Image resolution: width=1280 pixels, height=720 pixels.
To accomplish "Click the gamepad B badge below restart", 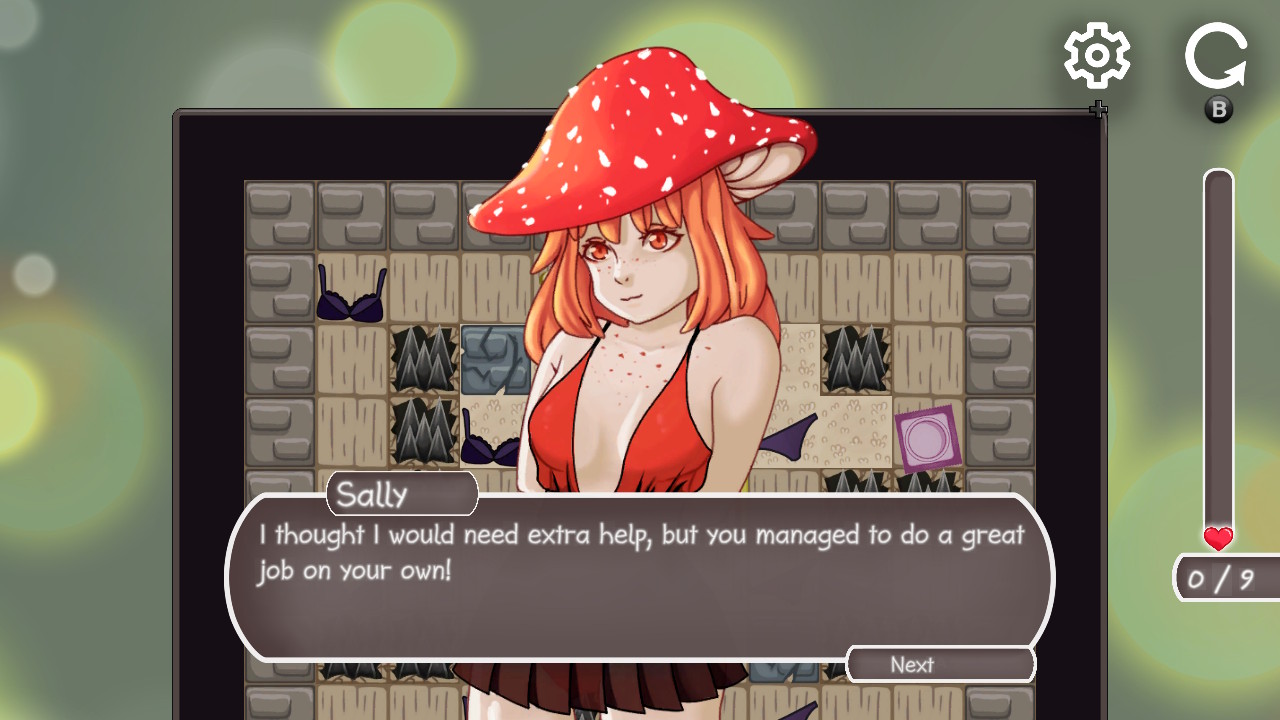I will 1217,109.
